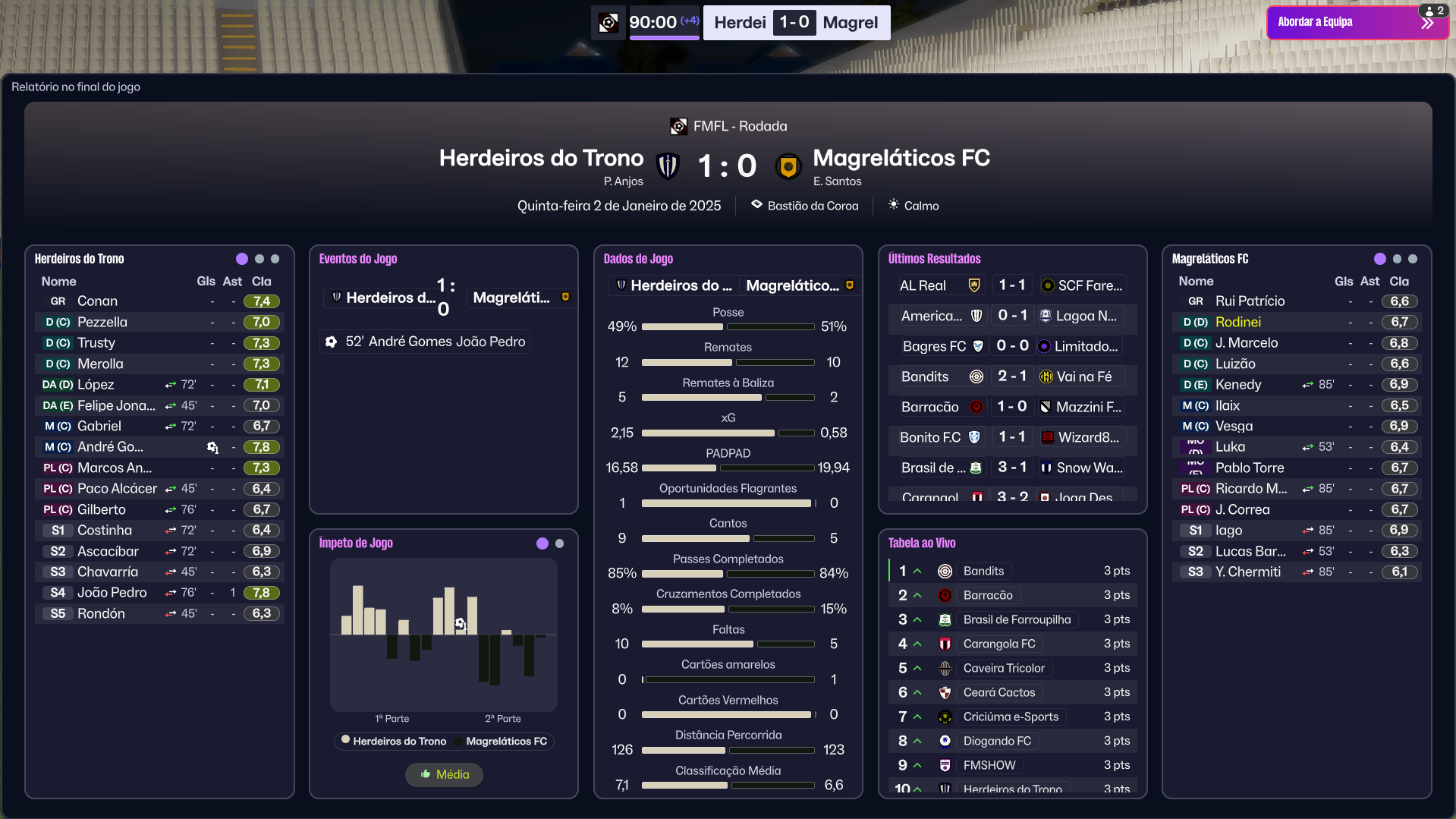Screen dimensions: 1456x819
Task: Open André Gomes goal event at 52'
Action: point(426,342)
